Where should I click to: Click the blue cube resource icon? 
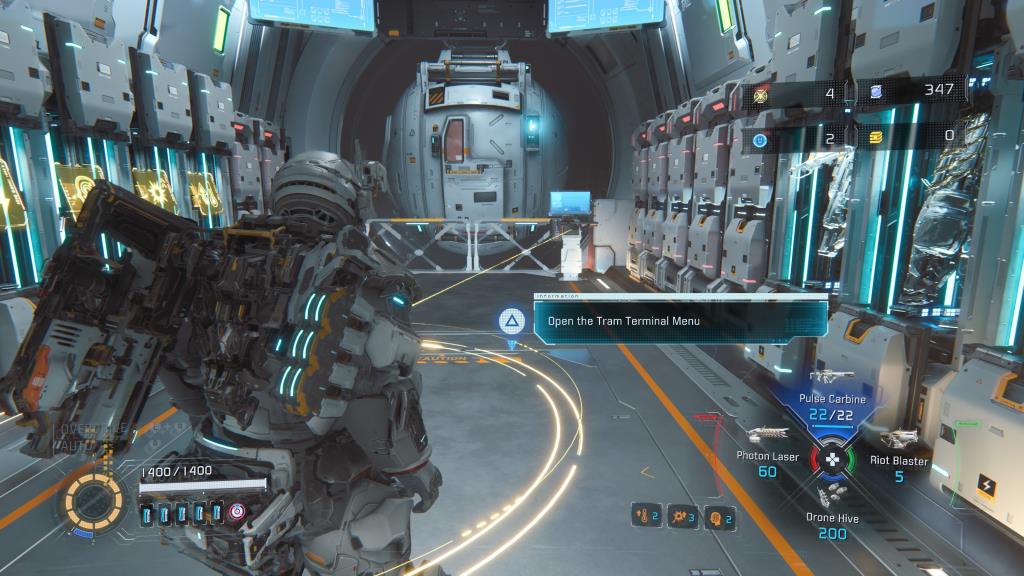876,92
